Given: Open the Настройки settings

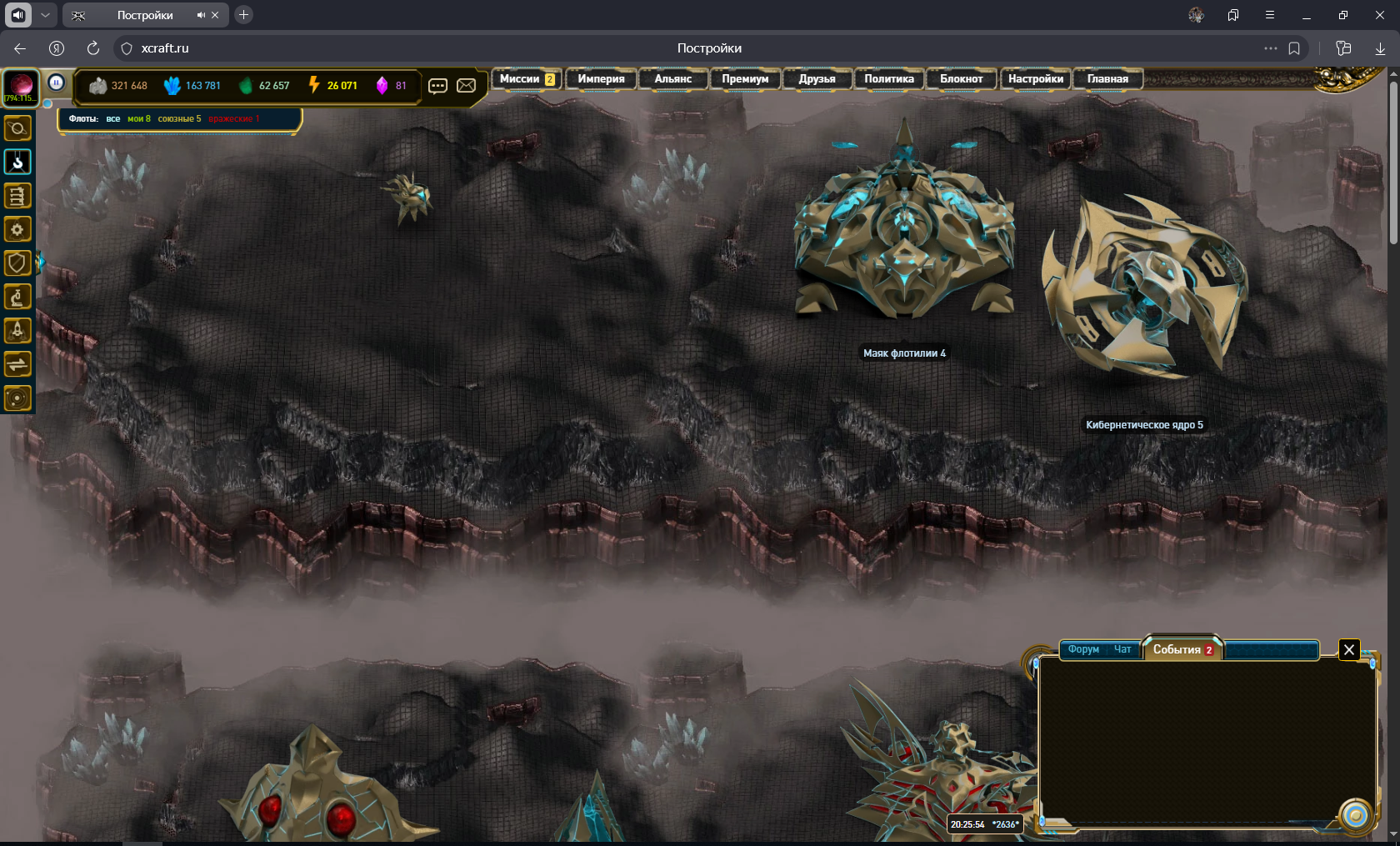Looking at the screenshot, I should [1035, 79].
